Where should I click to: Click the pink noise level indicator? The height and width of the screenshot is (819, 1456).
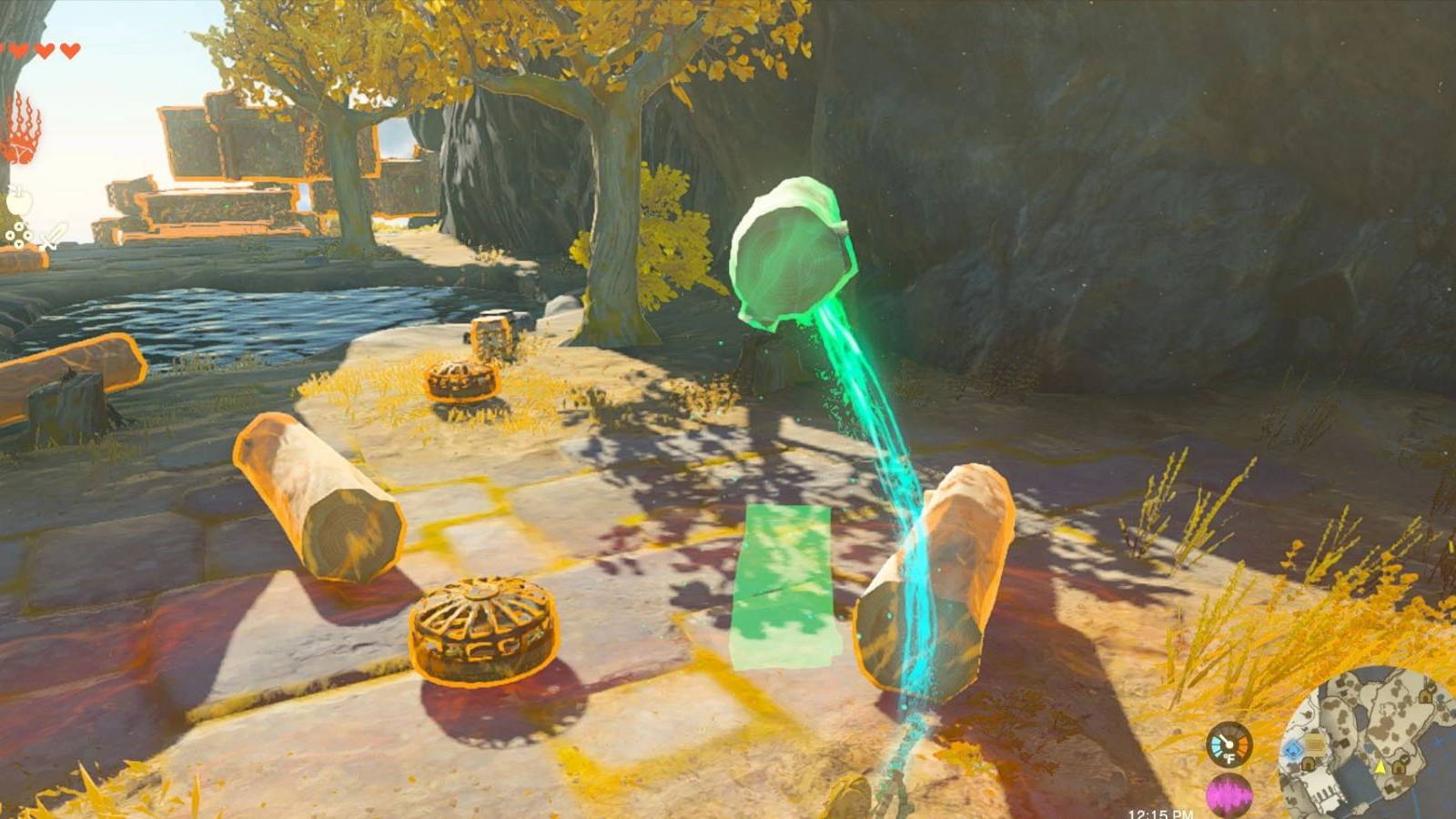1230,794
